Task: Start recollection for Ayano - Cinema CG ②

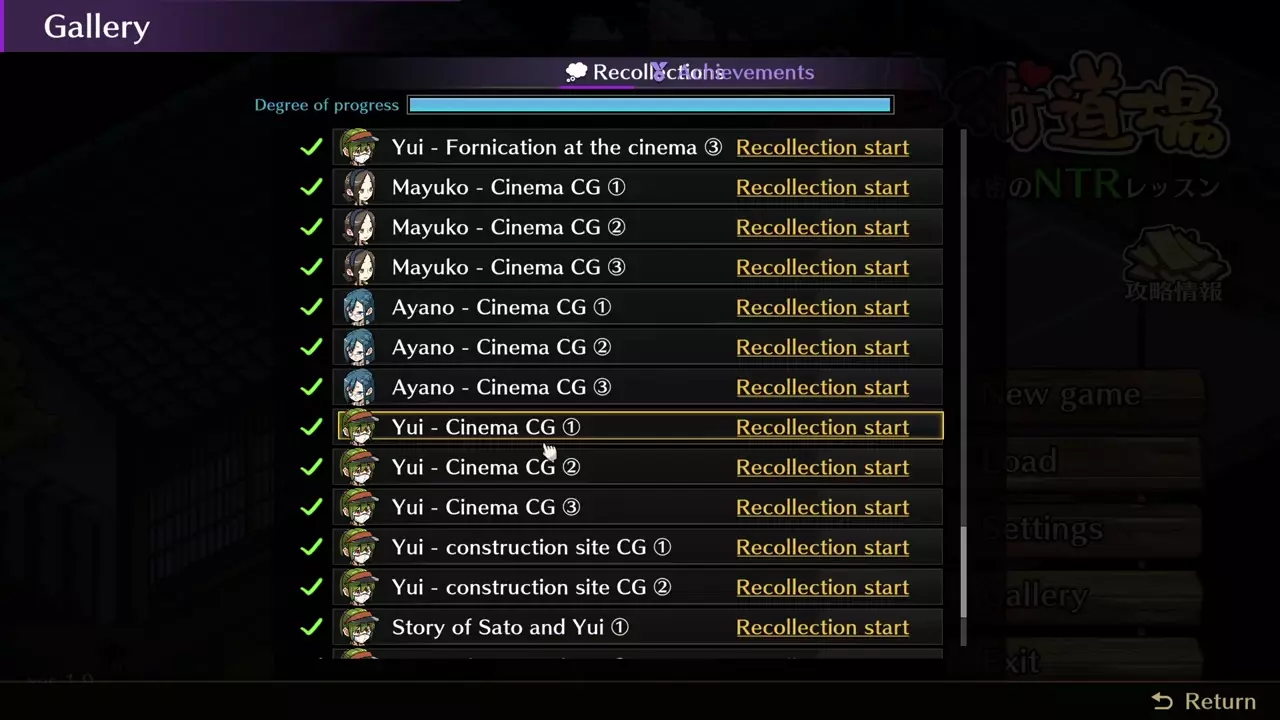Action: click(x=822, y=347)
